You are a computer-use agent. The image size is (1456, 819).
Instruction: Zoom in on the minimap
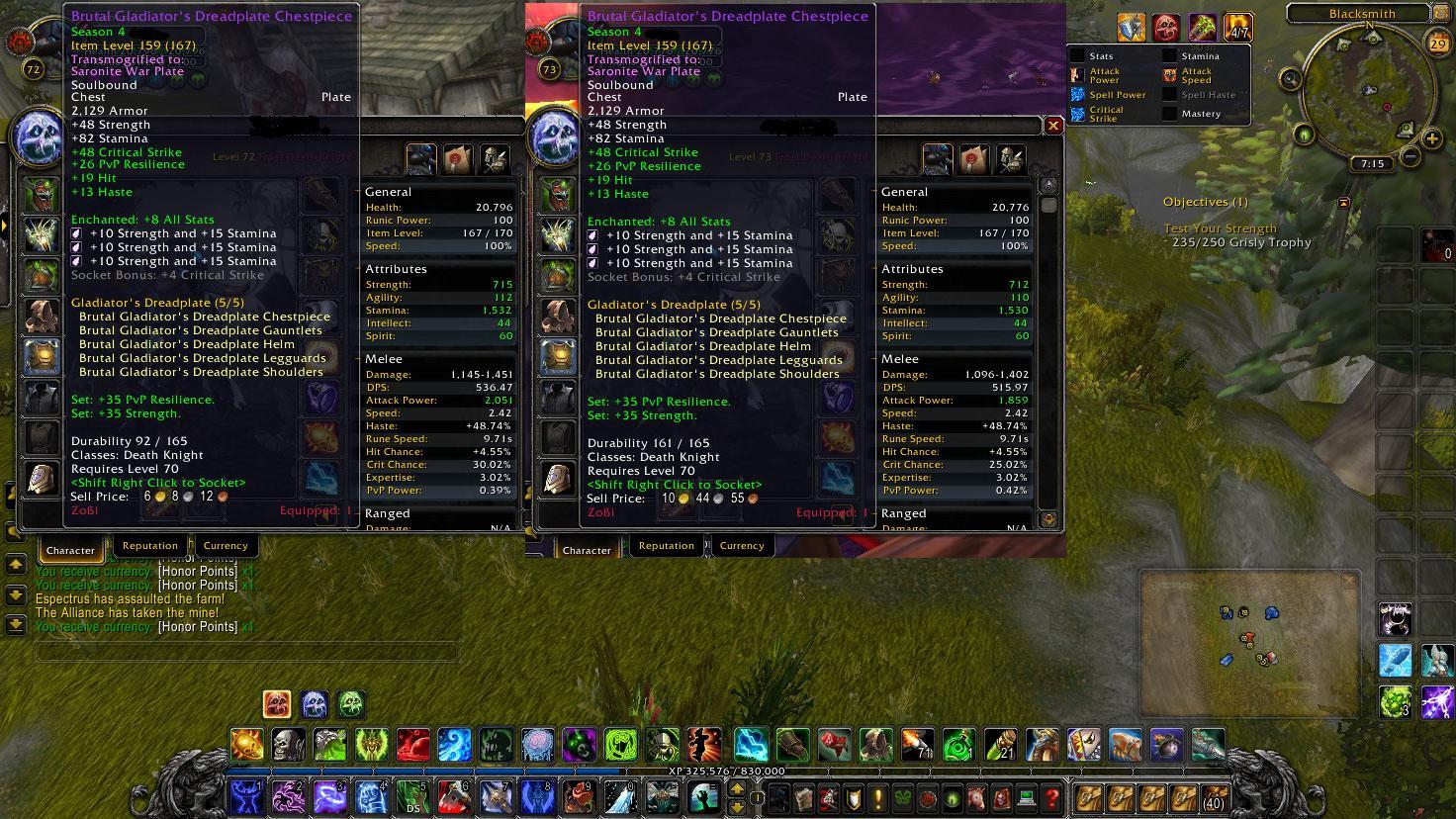point(1431,137)
